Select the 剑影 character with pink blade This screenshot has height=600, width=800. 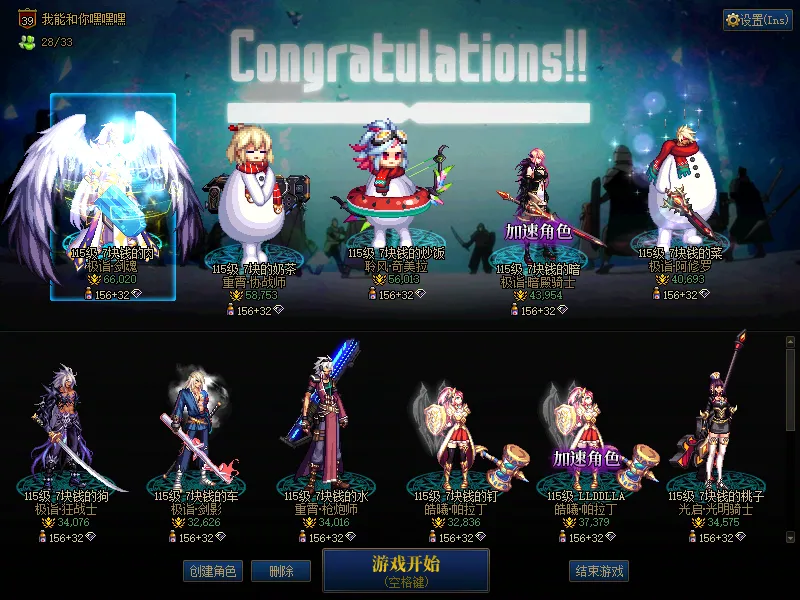click(x=190, y=430)
